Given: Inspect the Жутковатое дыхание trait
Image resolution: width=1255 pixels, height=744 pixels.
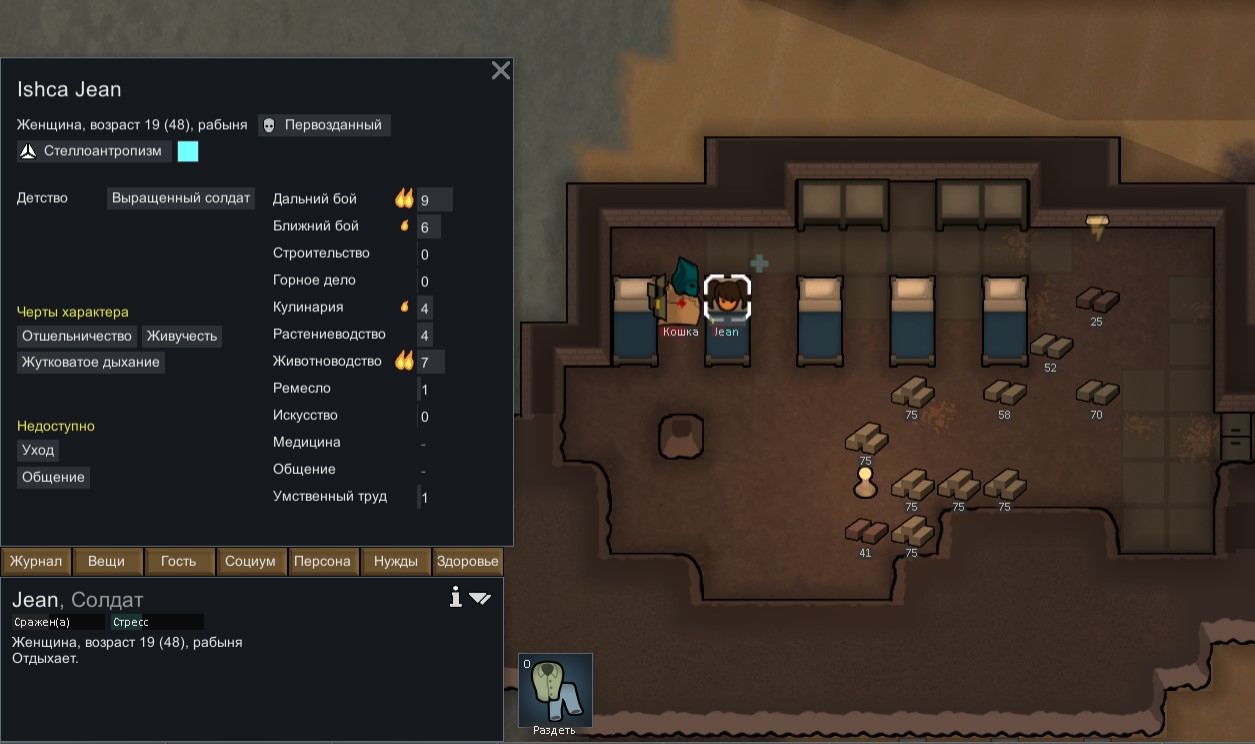Looking at the screenshot, I should [90, 362].
